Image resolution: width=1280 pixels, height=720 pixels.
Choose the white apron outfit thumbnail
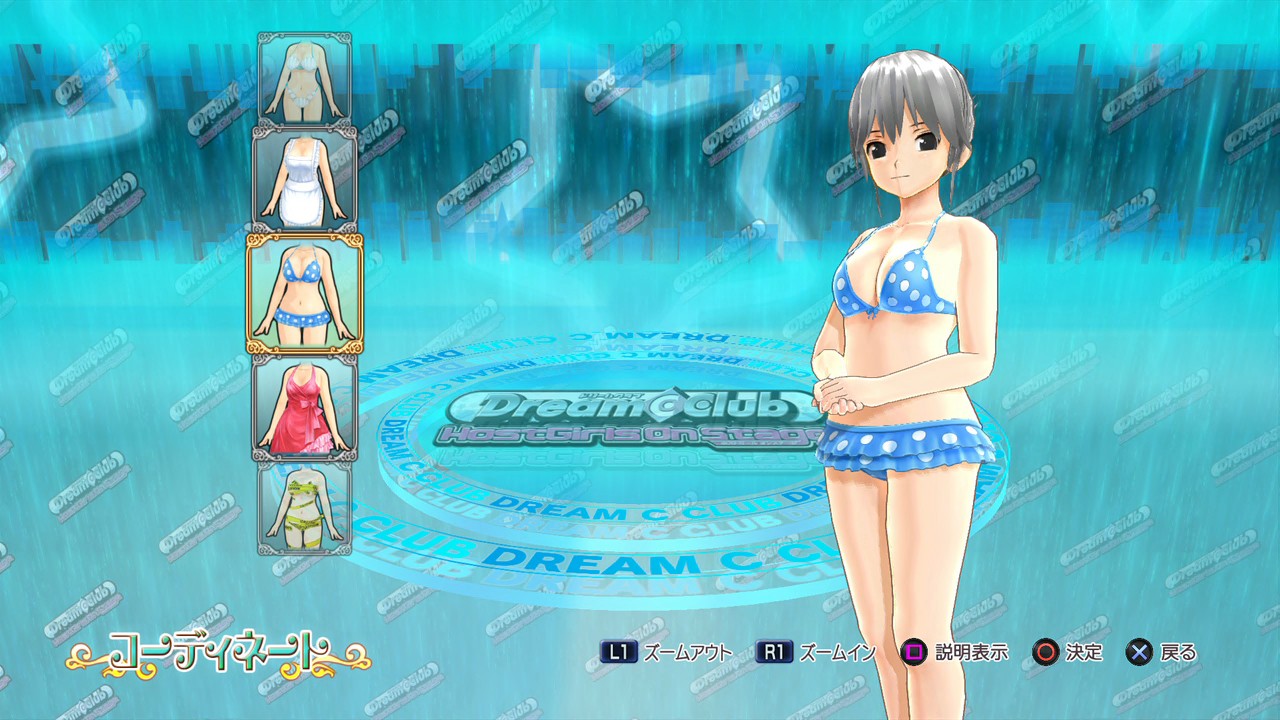pos(305,179)
